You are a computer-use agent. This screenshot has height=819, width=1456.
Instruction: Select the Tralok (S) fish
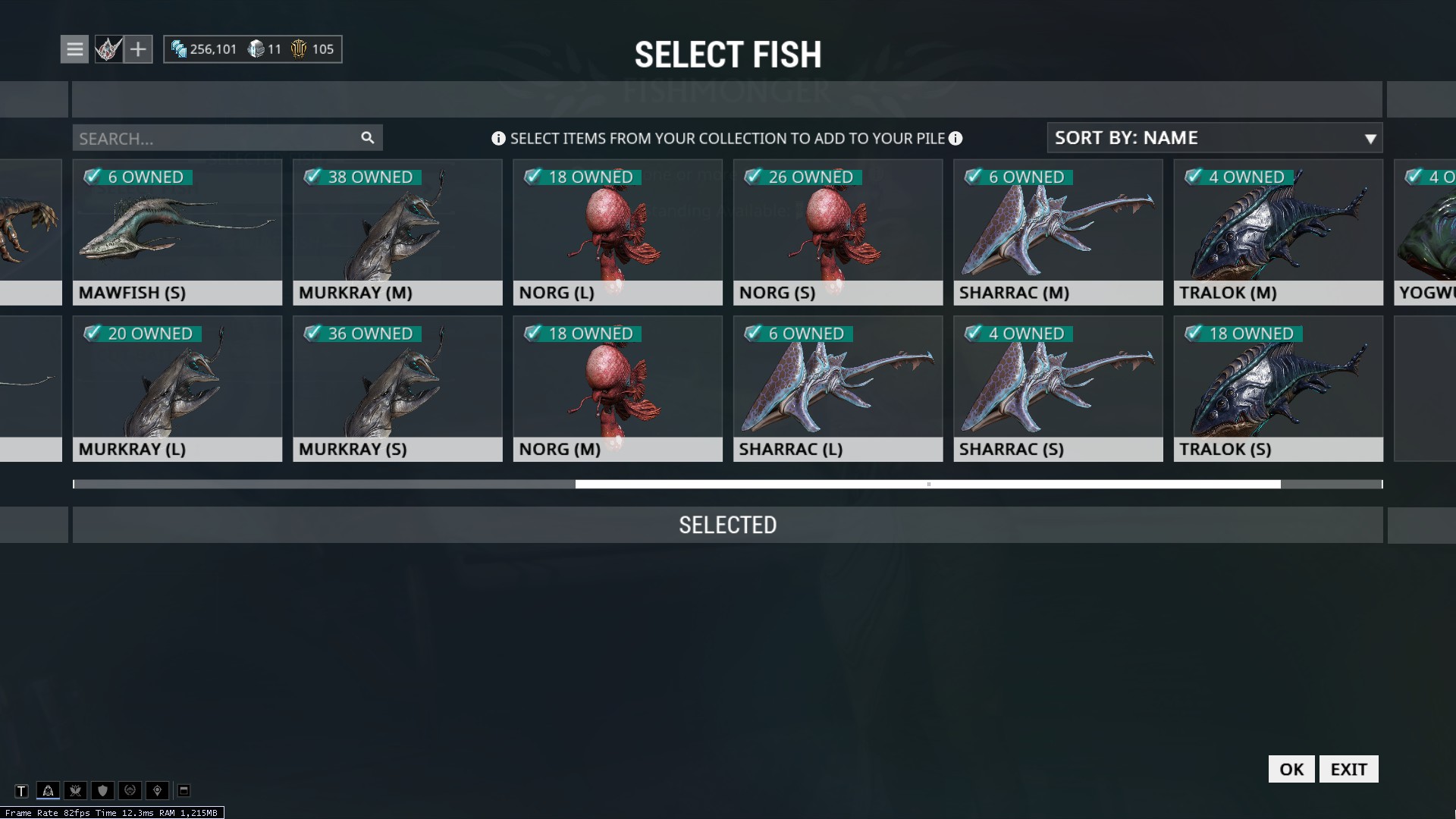pos(1278,388)
